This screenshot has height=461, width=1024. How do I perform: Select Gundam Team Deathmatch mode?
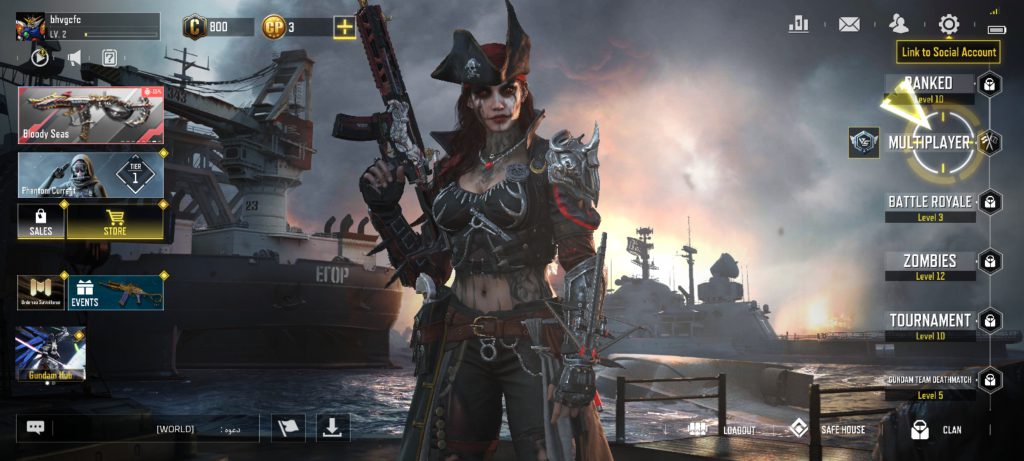click(x=930, y=381)
